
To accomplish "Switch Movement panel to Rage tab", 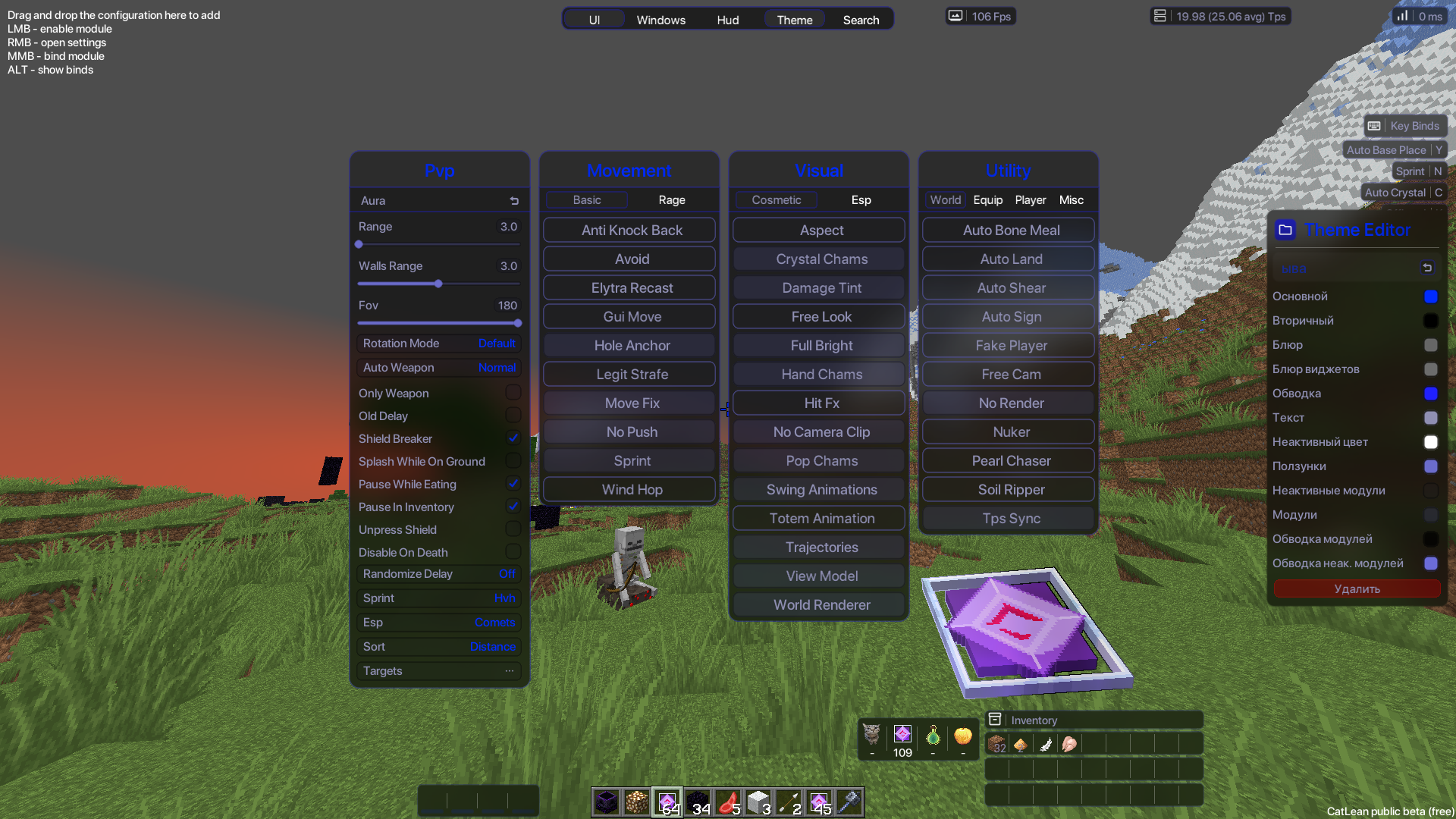I will tap(671, 199).
